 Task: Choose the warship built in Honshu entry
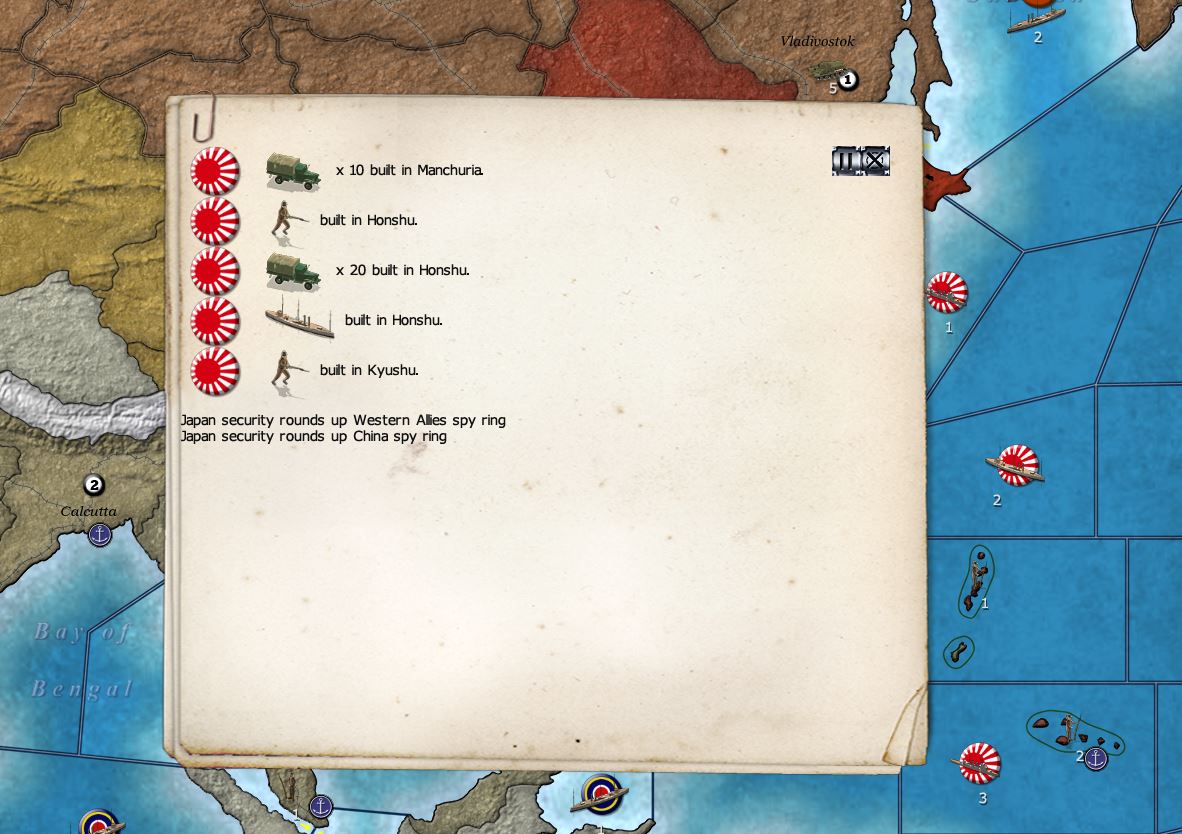tap(392, 321)
